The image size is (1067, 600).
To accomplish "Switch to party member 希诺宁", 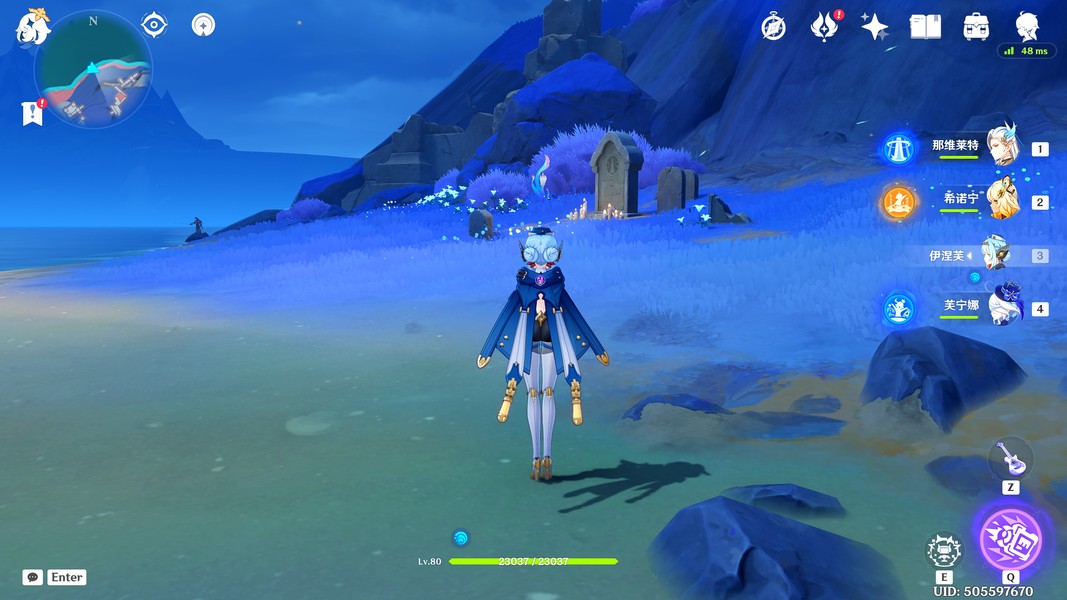I will [1000, 201].
